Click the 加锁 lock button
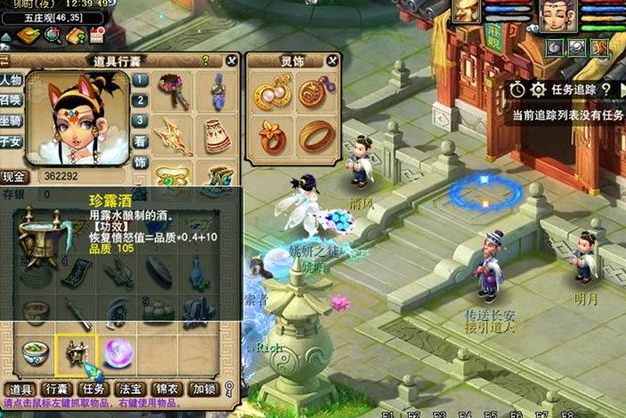 (204, 389)
